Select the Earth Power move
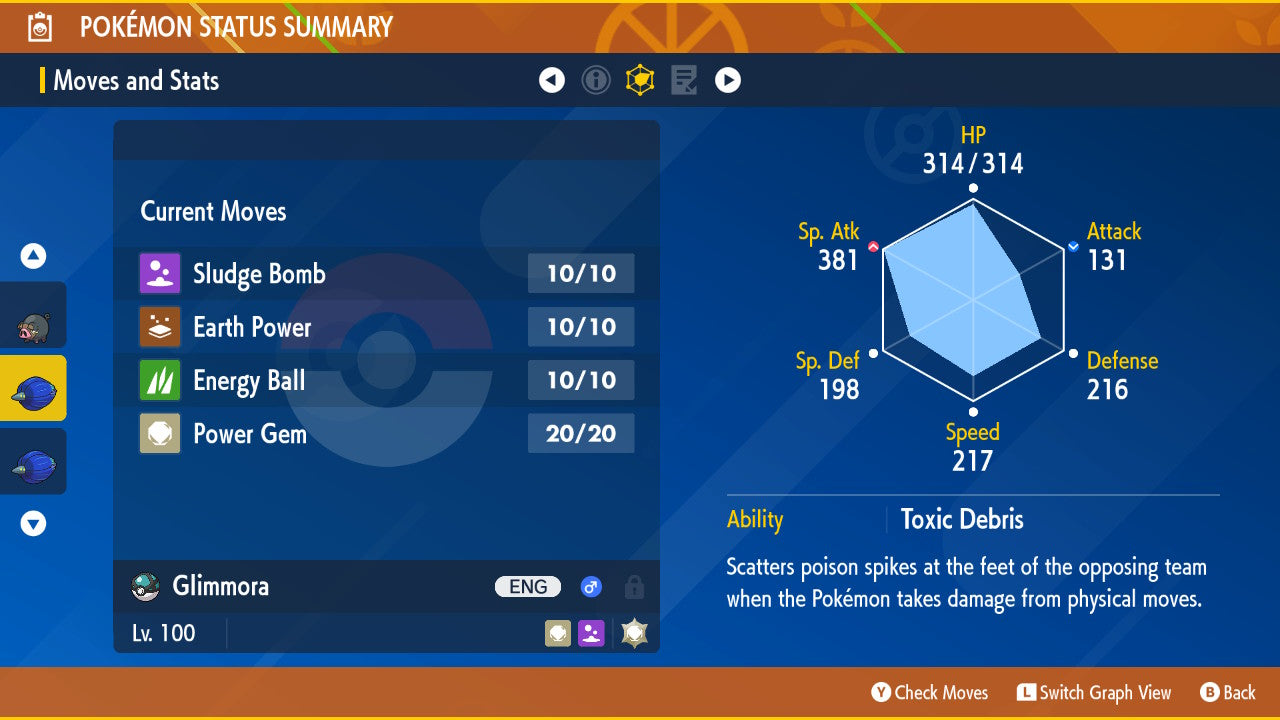Screen dimensions: 1280x720 (386, 327)
